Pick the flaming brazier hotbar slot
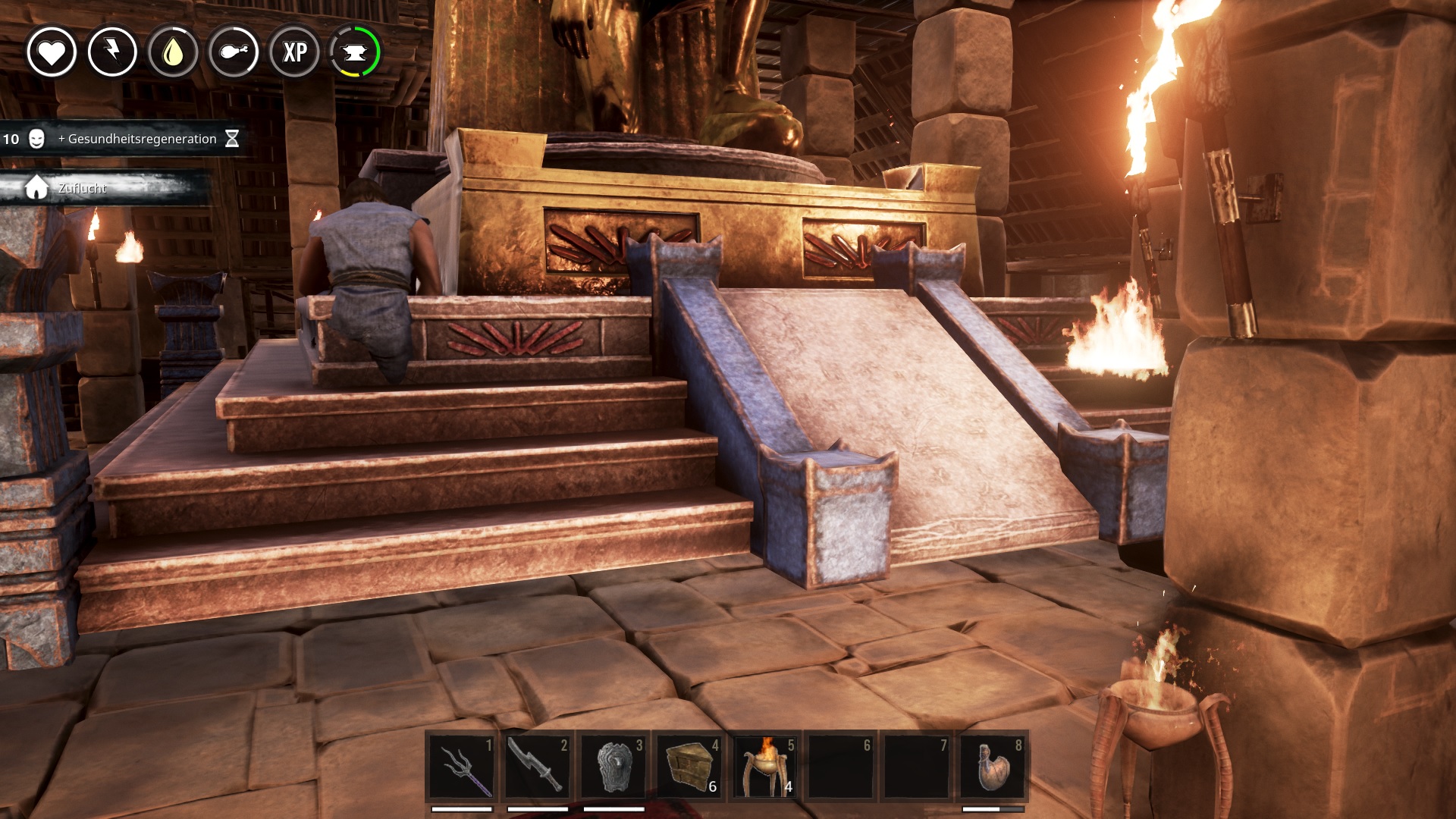The width and height of the screenshot is (1456, 819). 765,767
